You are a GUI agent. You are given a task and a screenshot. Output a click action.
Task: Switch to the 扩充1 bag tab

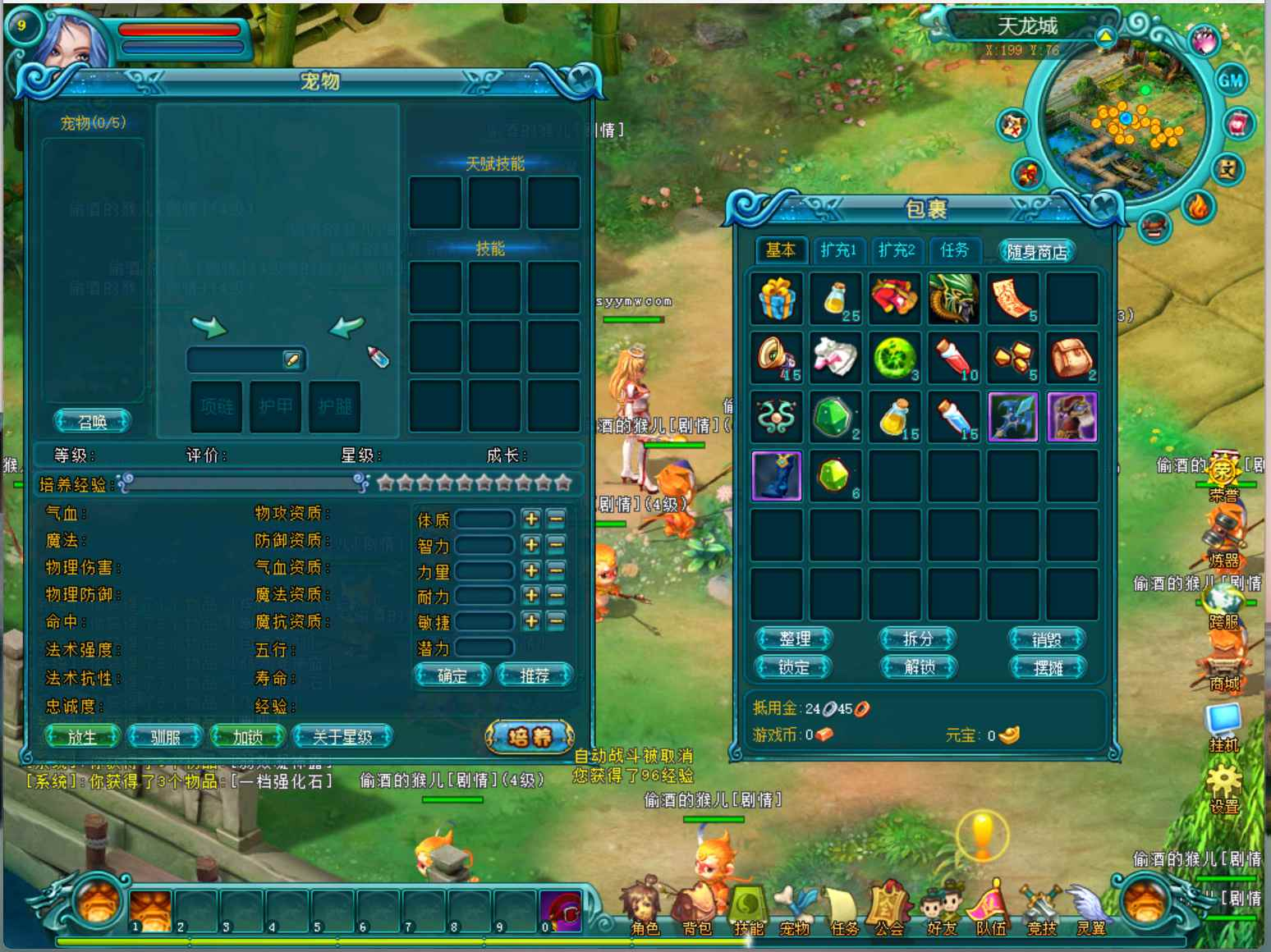(x=838, y=250)
